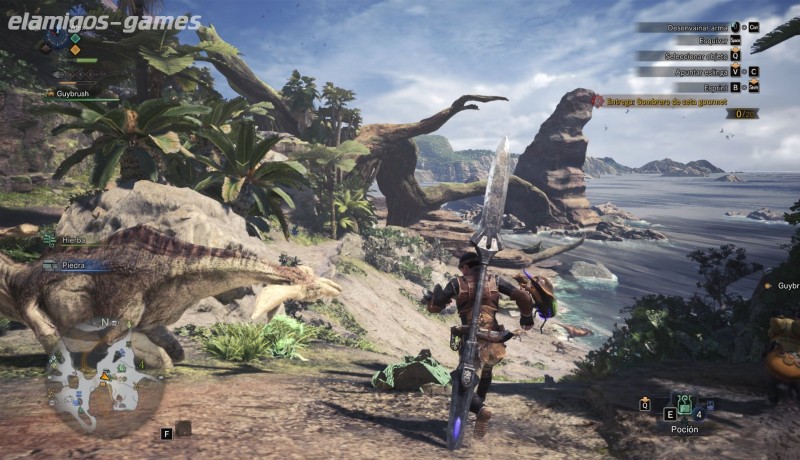The image size is (800, 460).
Task: Select the Poción item slot
Action: coord(685,407)
